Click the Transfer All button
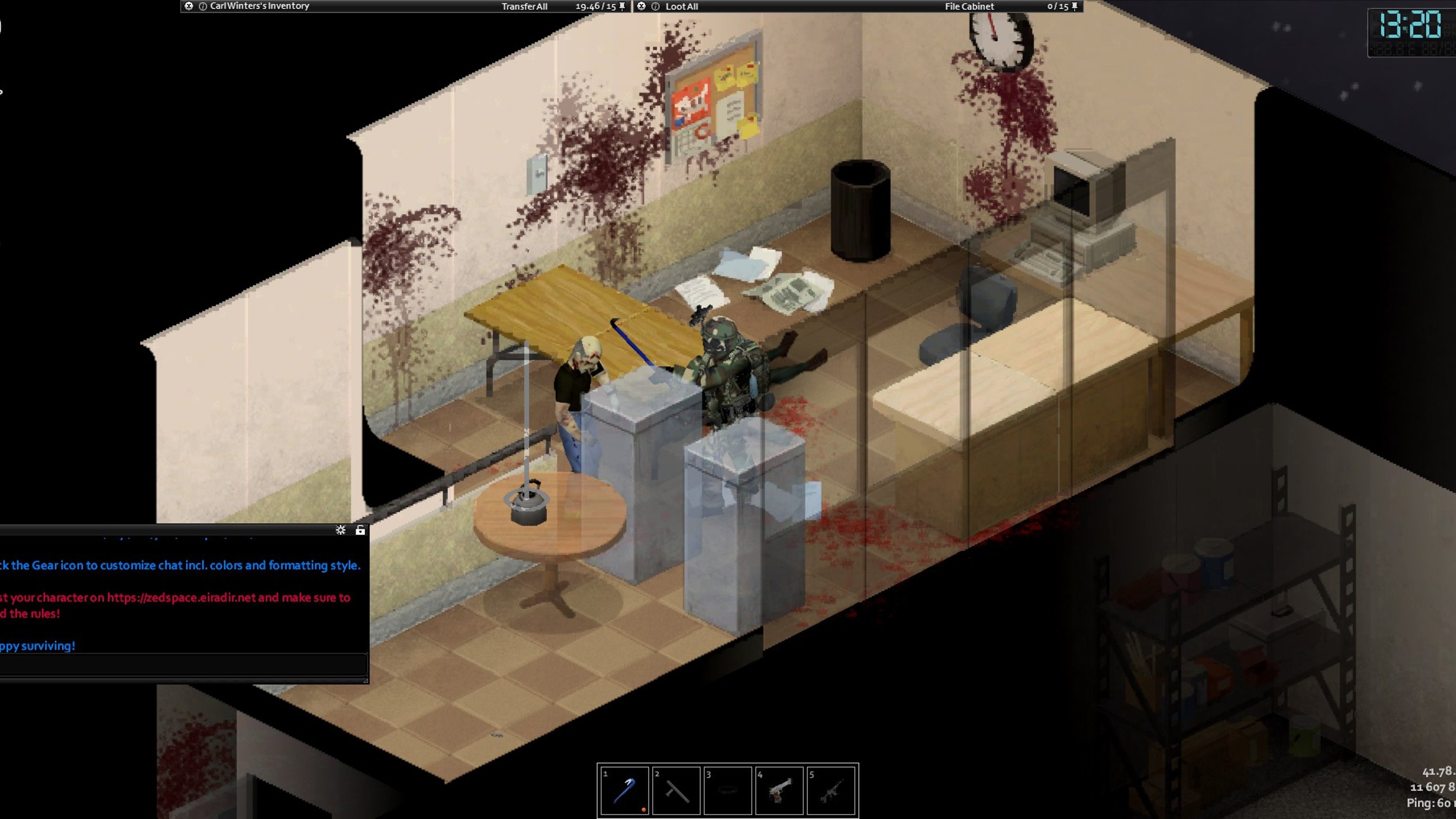Image resolution: width=1456 pixels, height=819 pixels. pyautogui.click(x=524, y=6)
